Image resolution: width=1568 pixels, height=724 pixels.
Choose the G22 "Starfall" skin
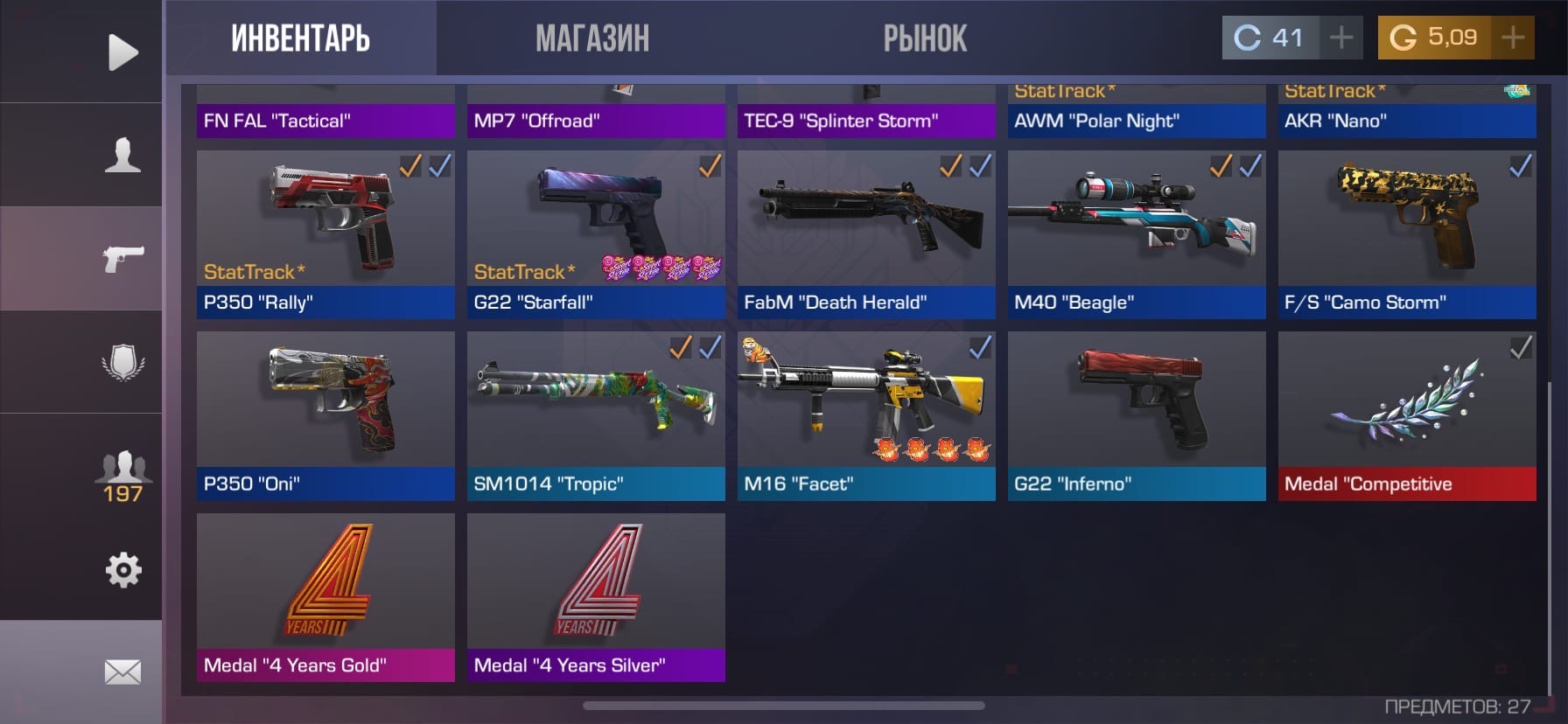(x=596, y=233)
